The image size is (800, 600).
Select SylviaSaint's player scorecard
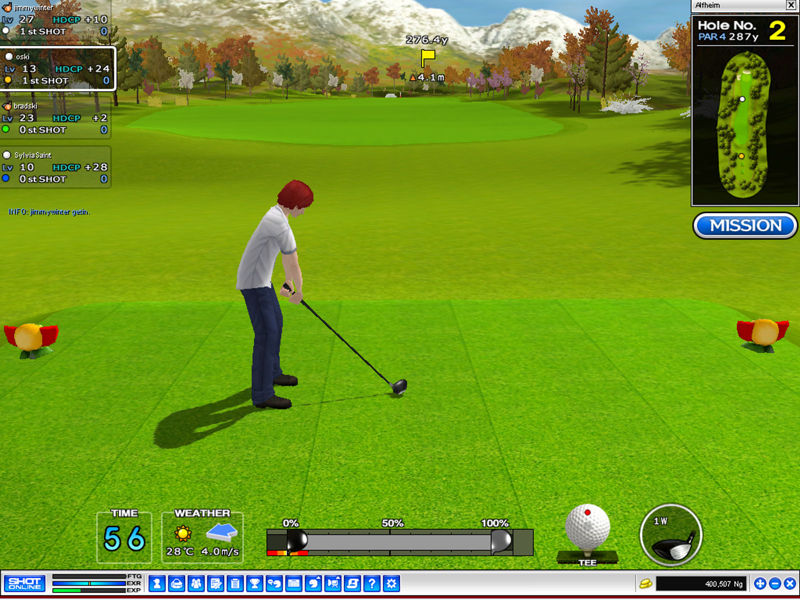point(56,167)
